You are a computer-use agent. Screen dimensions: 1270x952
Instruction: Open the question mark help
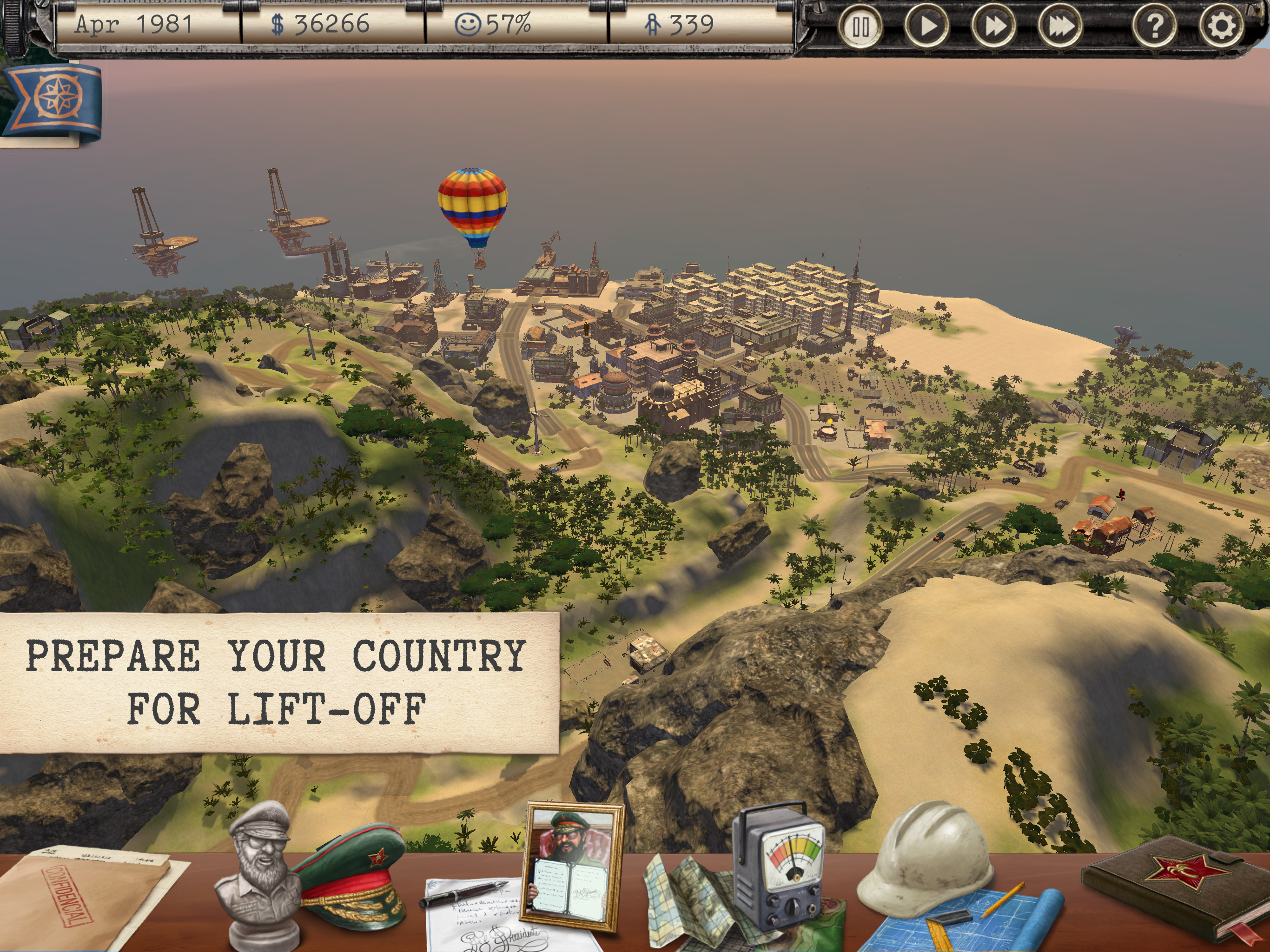coord(1155,26)
